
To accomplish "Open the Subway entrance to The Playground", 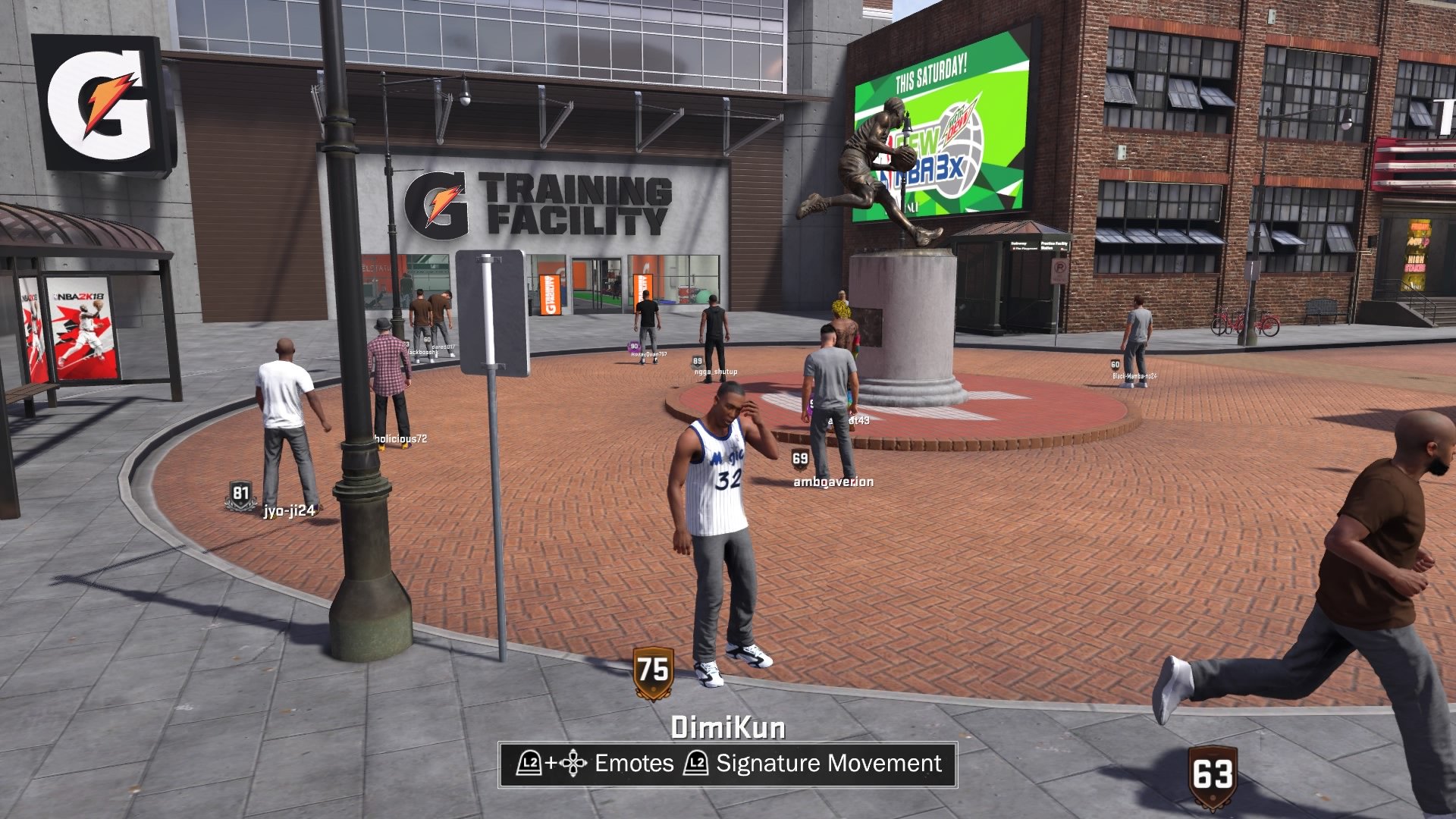I will pos(1024,246).
